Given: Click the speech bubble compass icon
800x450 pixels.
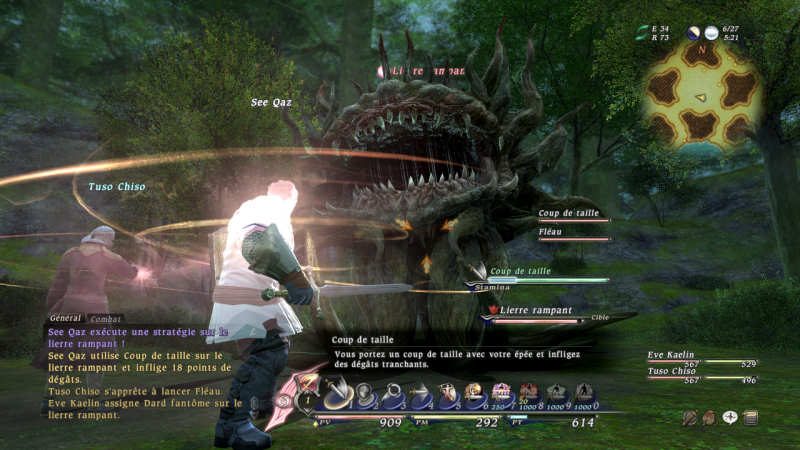Looking at the screenshot, I should click(x=730, y=417).
